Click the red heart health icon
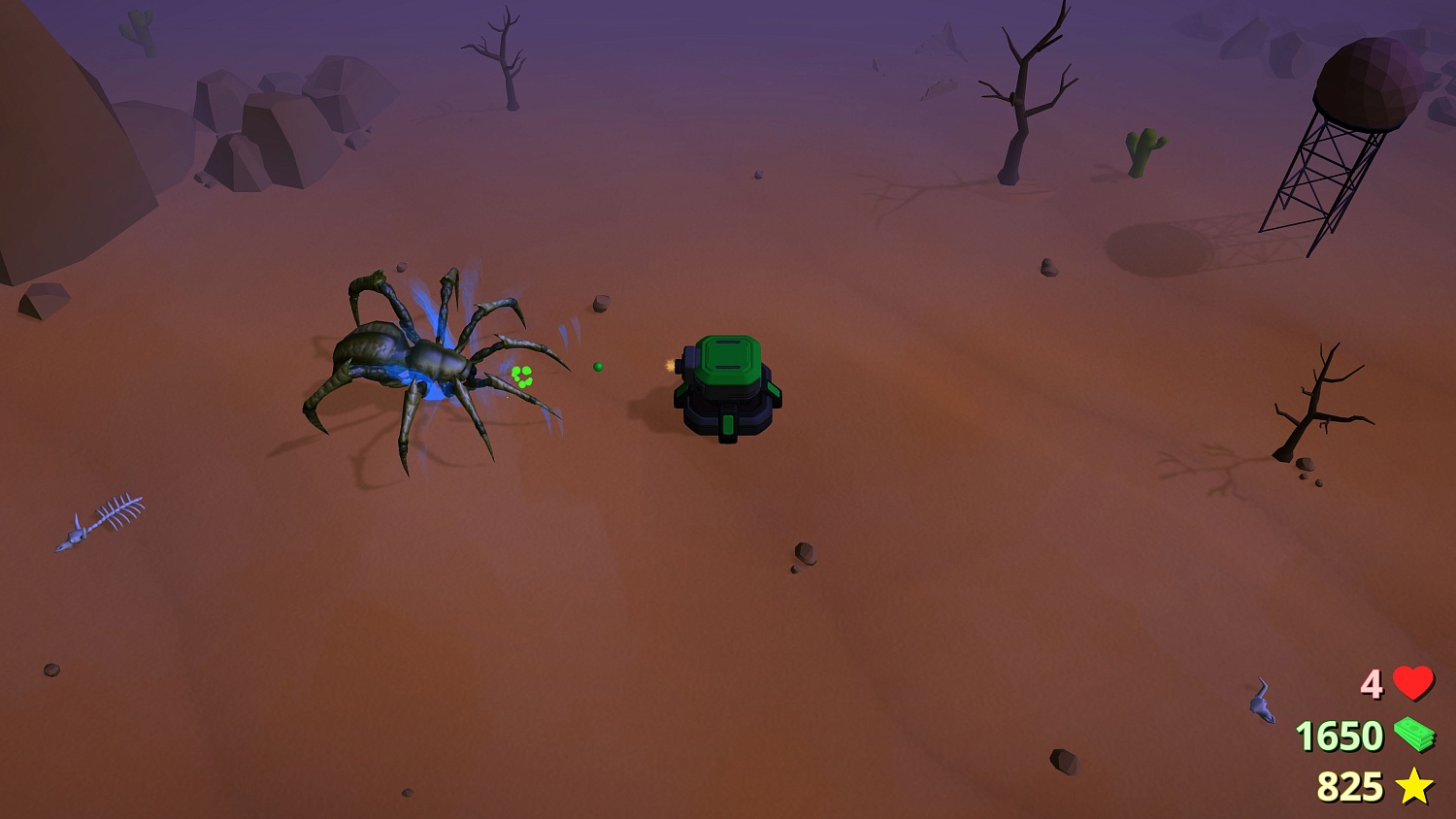 tap(1412, 685)
